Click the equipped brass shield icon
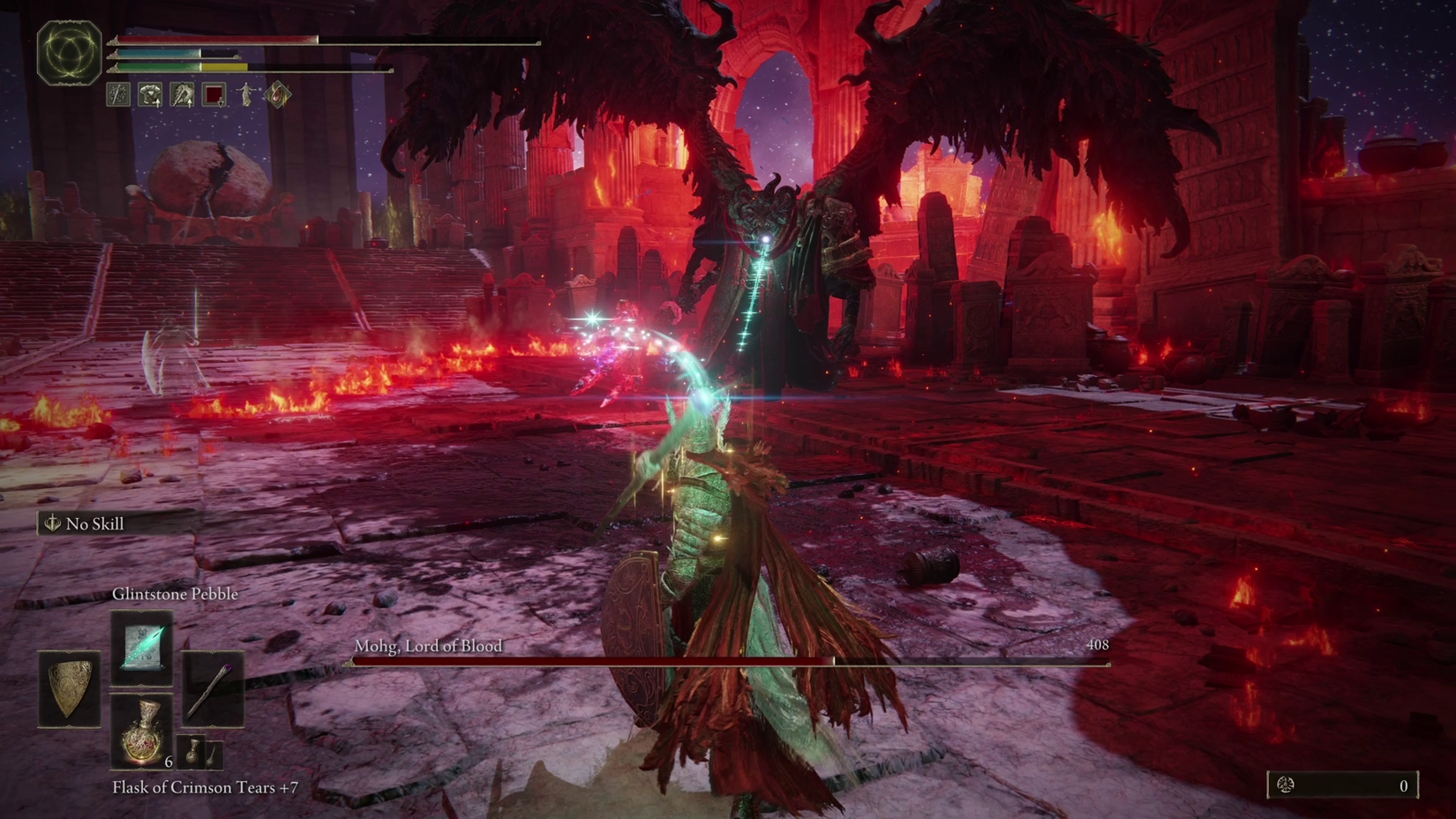This screenshot has height=819, width=1456. (70, 688)
